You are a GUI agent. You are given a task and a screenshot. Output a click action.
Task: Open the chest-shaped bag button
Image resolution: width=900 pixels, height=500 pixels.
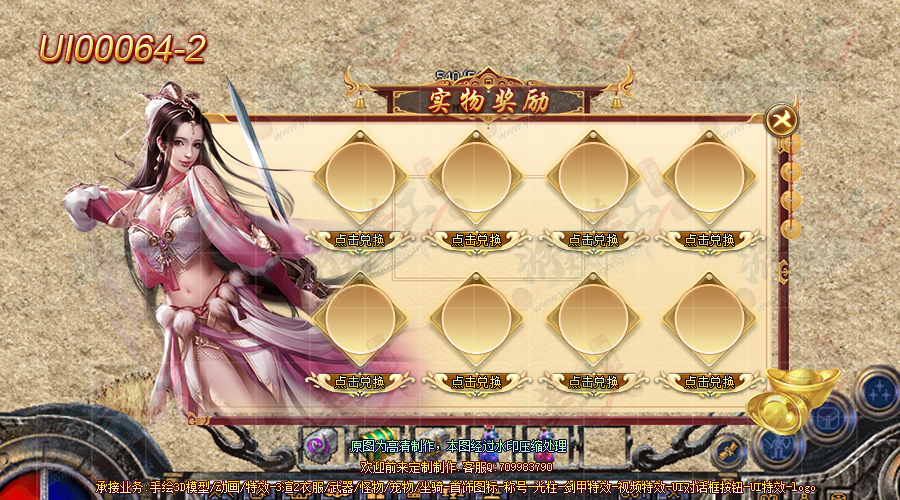[x=828, y=417]
